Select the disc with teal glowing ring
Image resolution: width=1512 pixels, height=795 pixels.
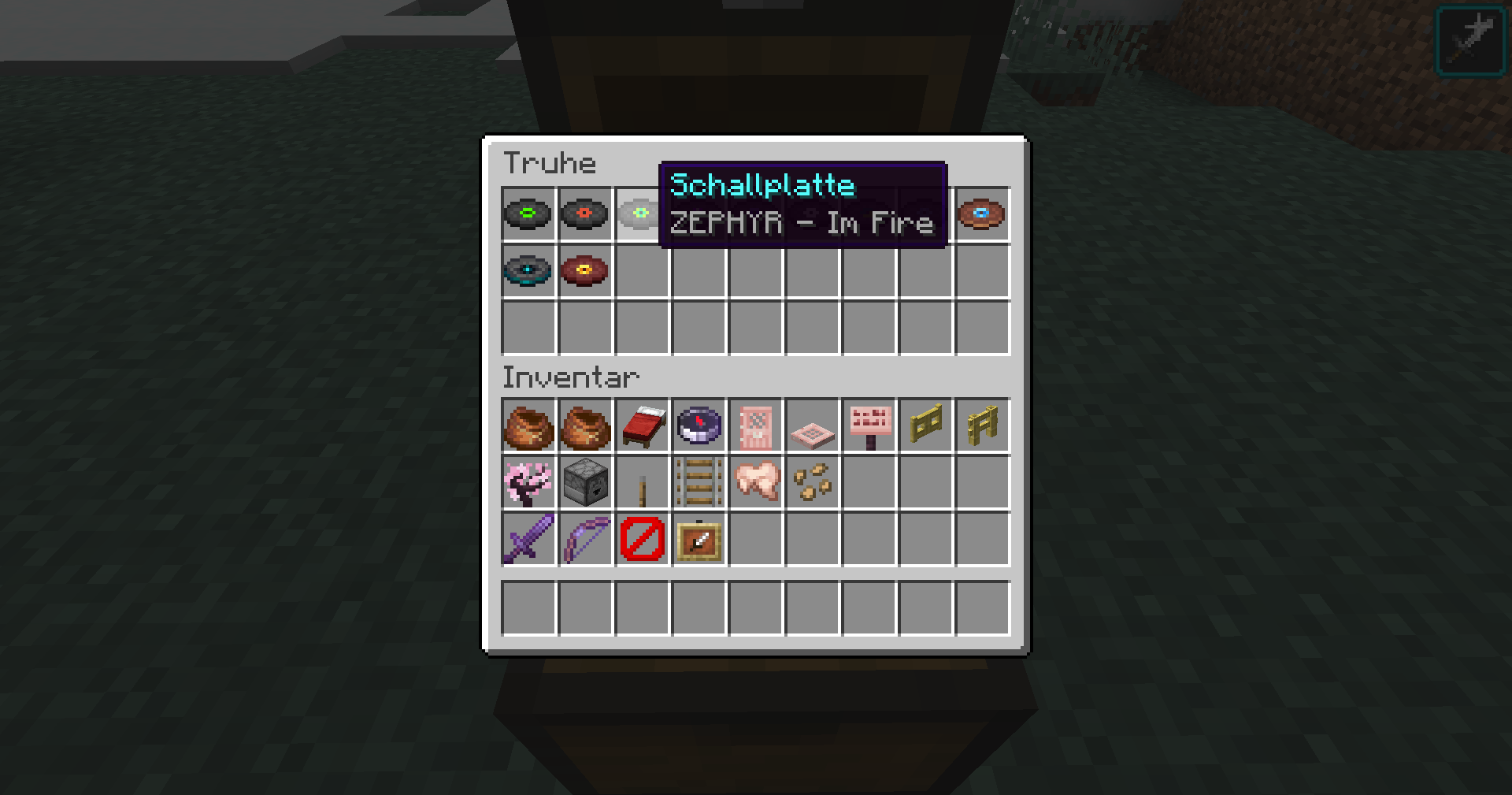(528, 272)
